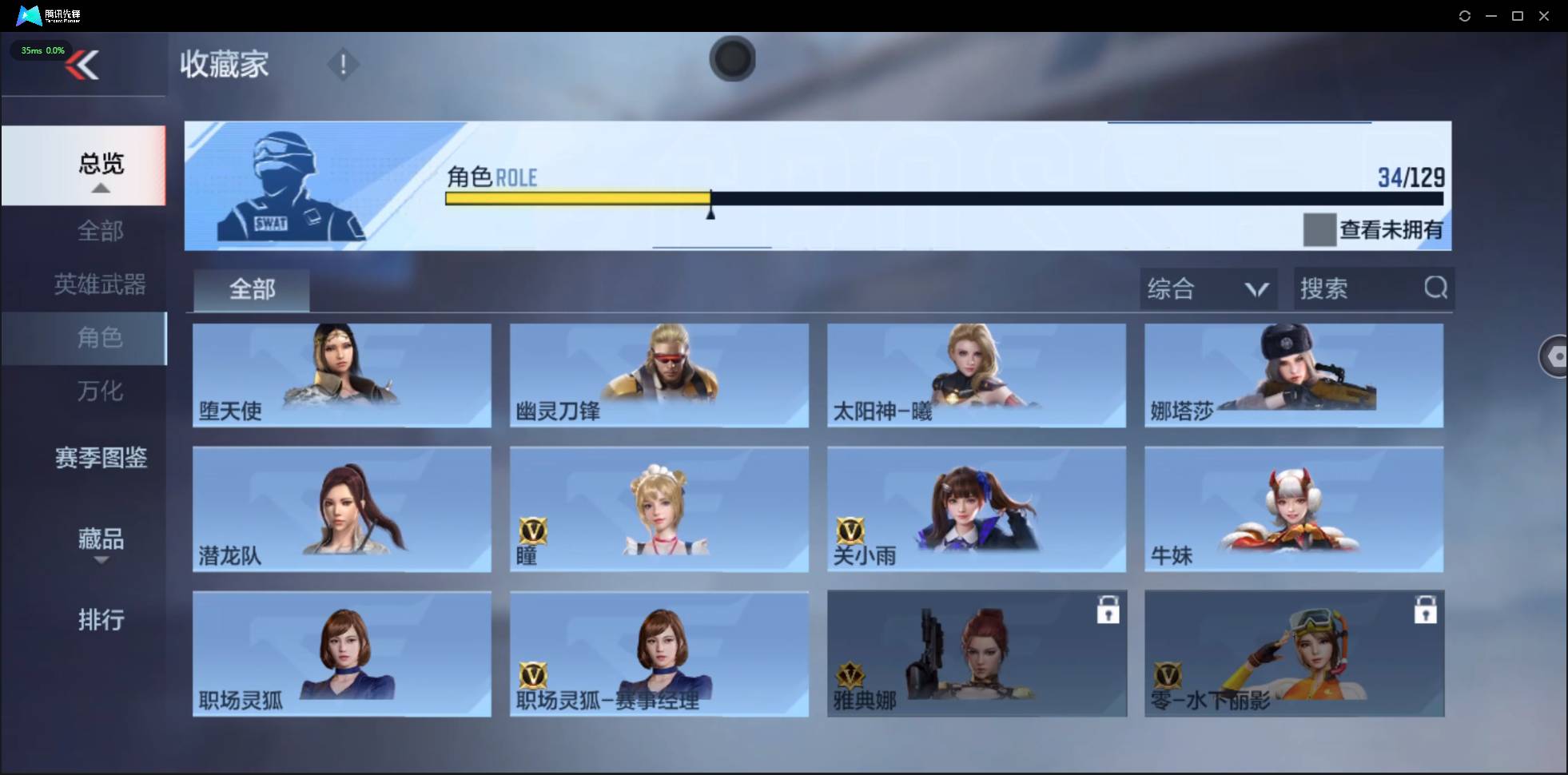
Task: Click the lock icon on 雅典娜 card
Action: [1109, 610]
